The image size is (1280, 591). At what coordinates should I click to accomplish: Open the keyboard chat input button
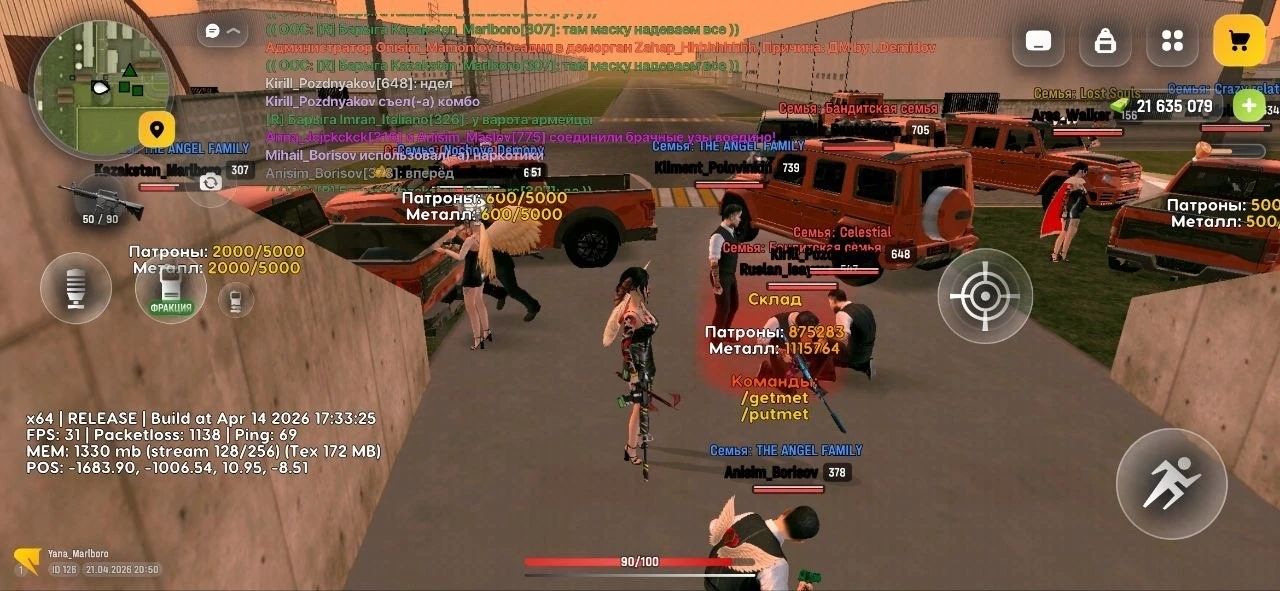tap(1038, 41)
